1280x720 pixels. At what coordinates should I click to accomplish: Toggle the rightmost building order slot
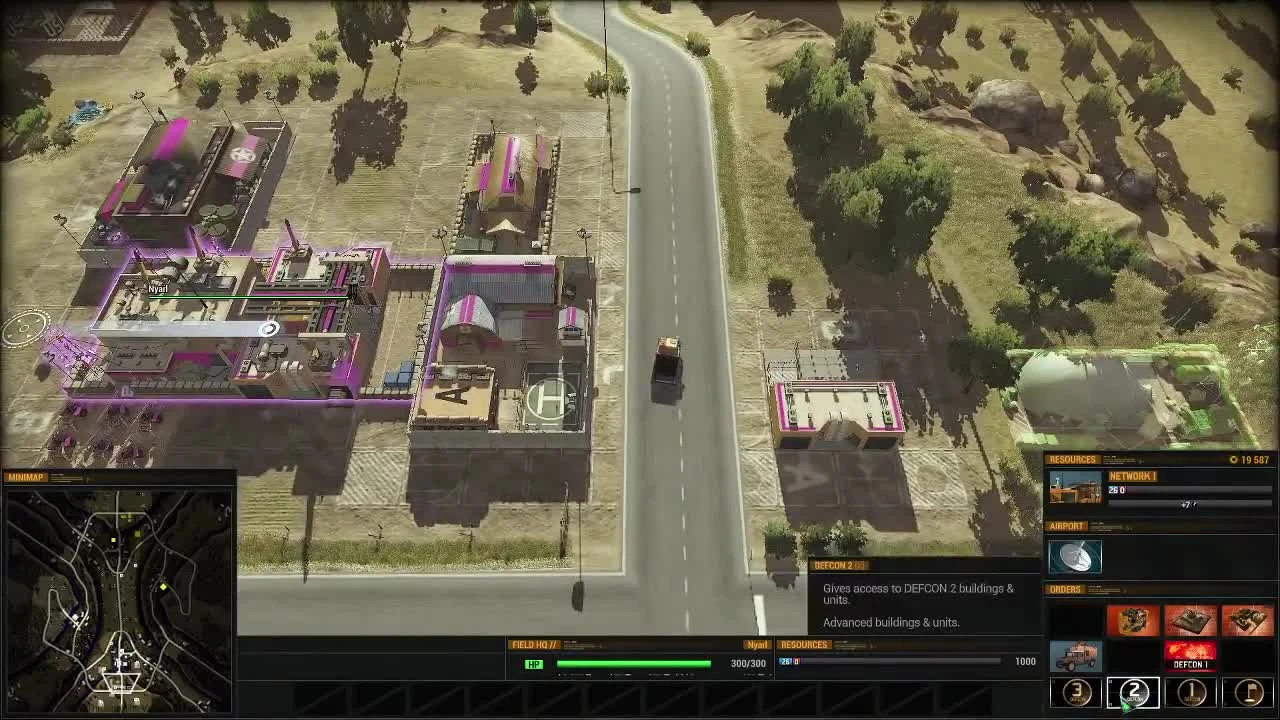click(x=1248, y=620)
